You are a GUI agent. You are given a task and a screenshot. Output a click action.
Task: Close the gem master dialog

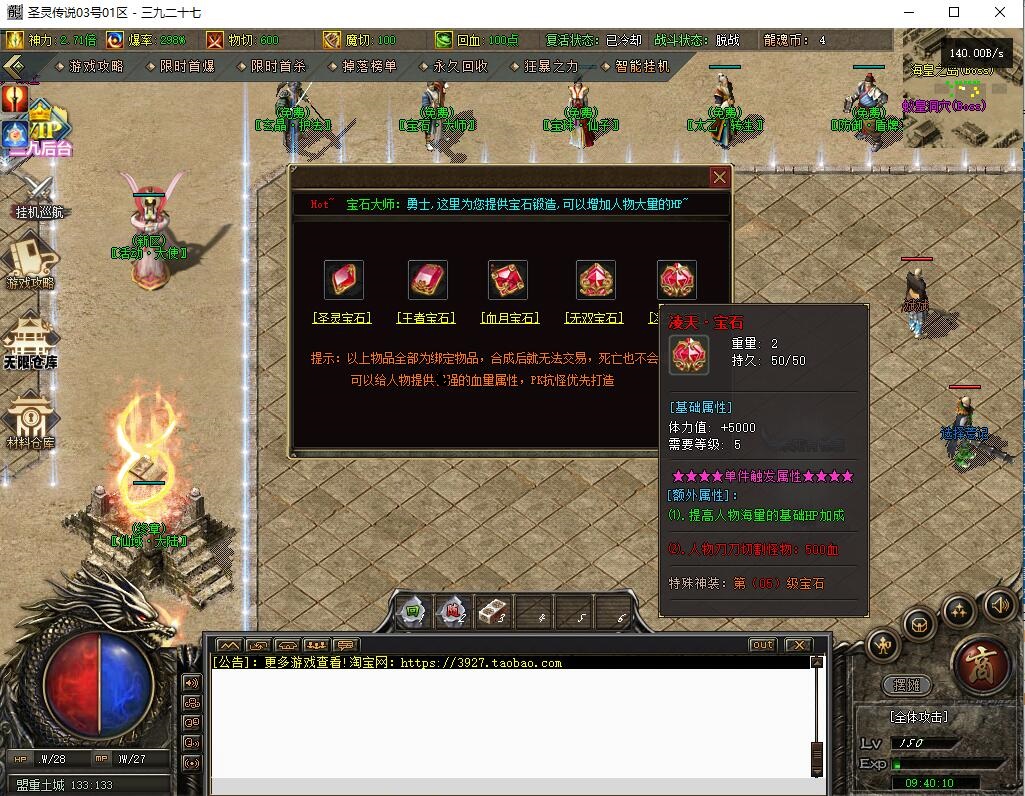[x=719, y=178]
